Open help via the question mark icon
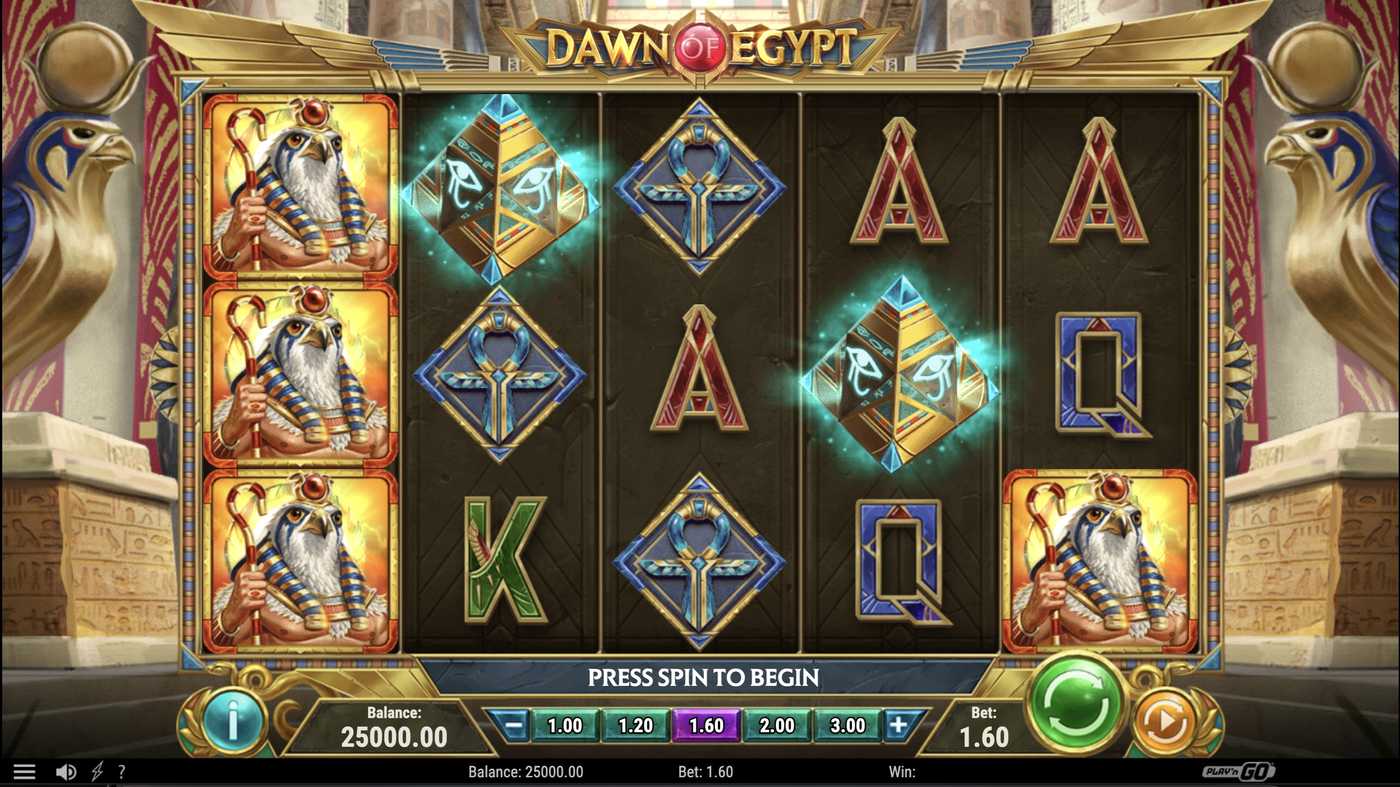The height and width of the screenshot is (787, 1400). [x=121, y=771]
